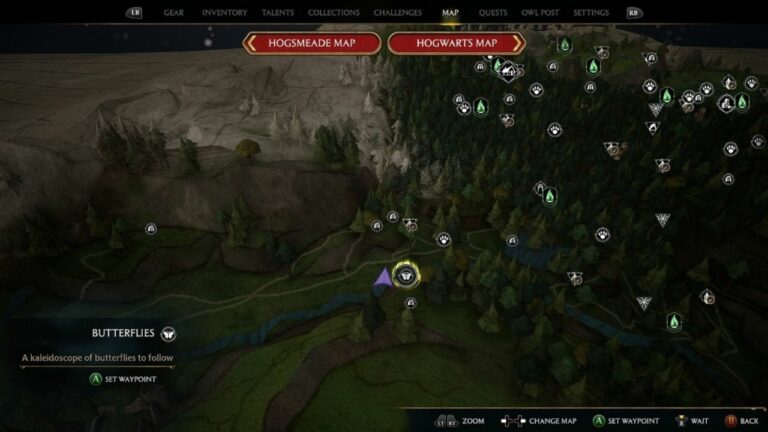Select the Map tab

450,13
